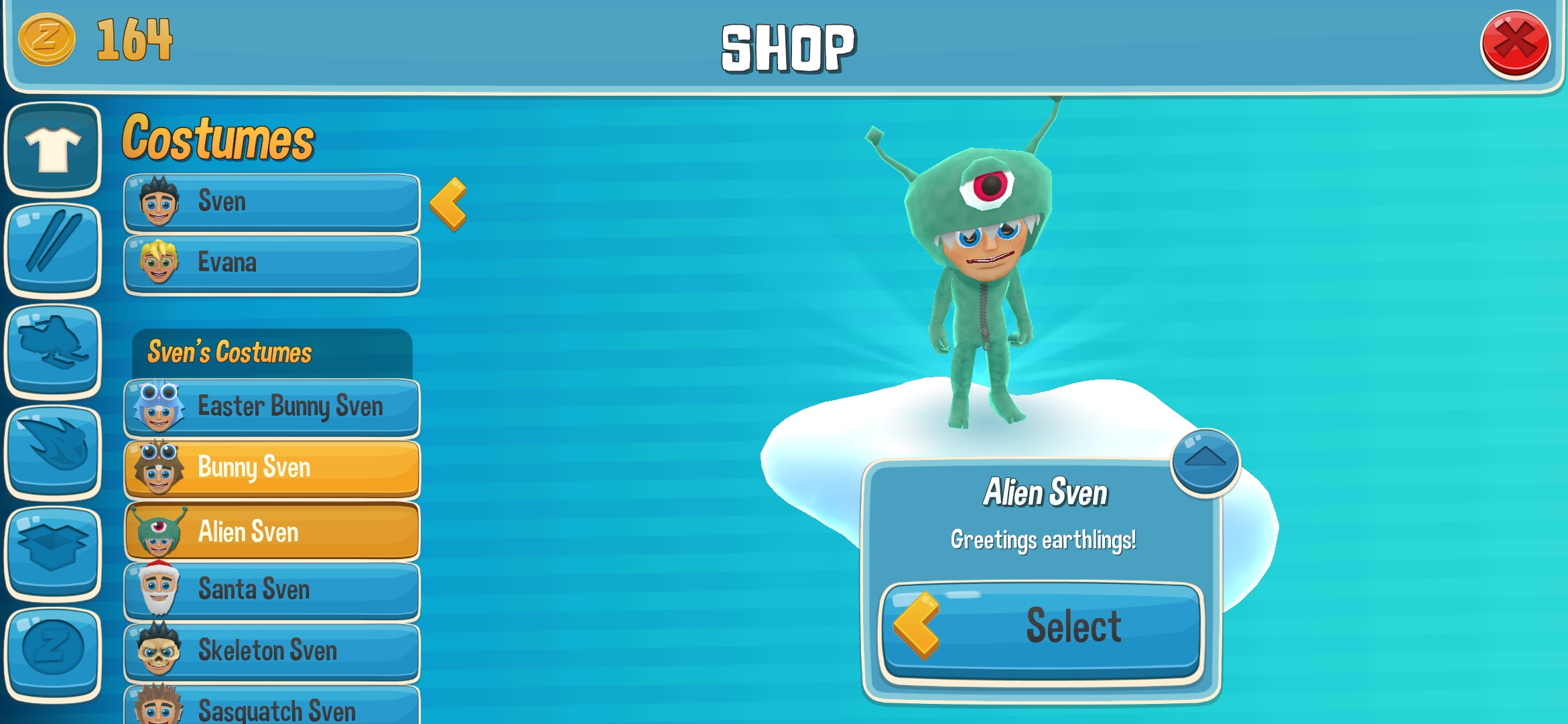Image resolution: width=1568 pixels, height=724 pixels.
Task: Choose the Santa Sven costume
Action: [271, 591]
